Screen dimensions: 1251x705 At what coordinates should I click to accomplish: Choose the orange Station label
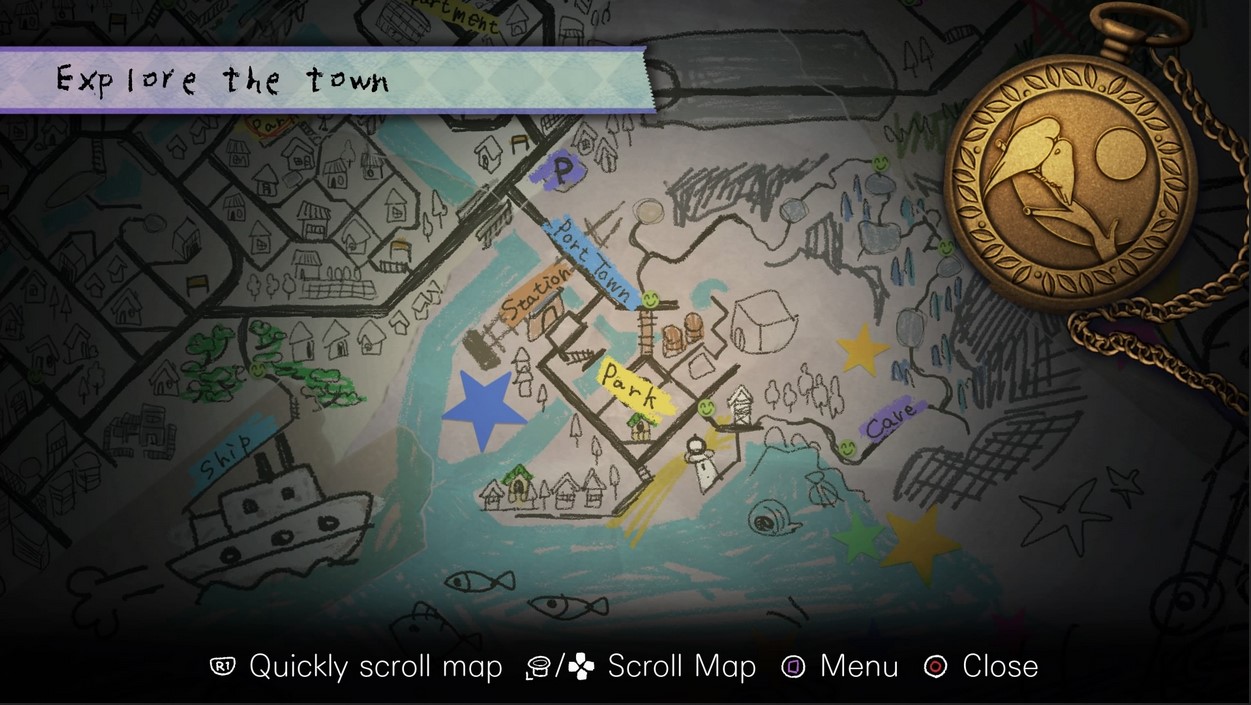click(535, 297)
